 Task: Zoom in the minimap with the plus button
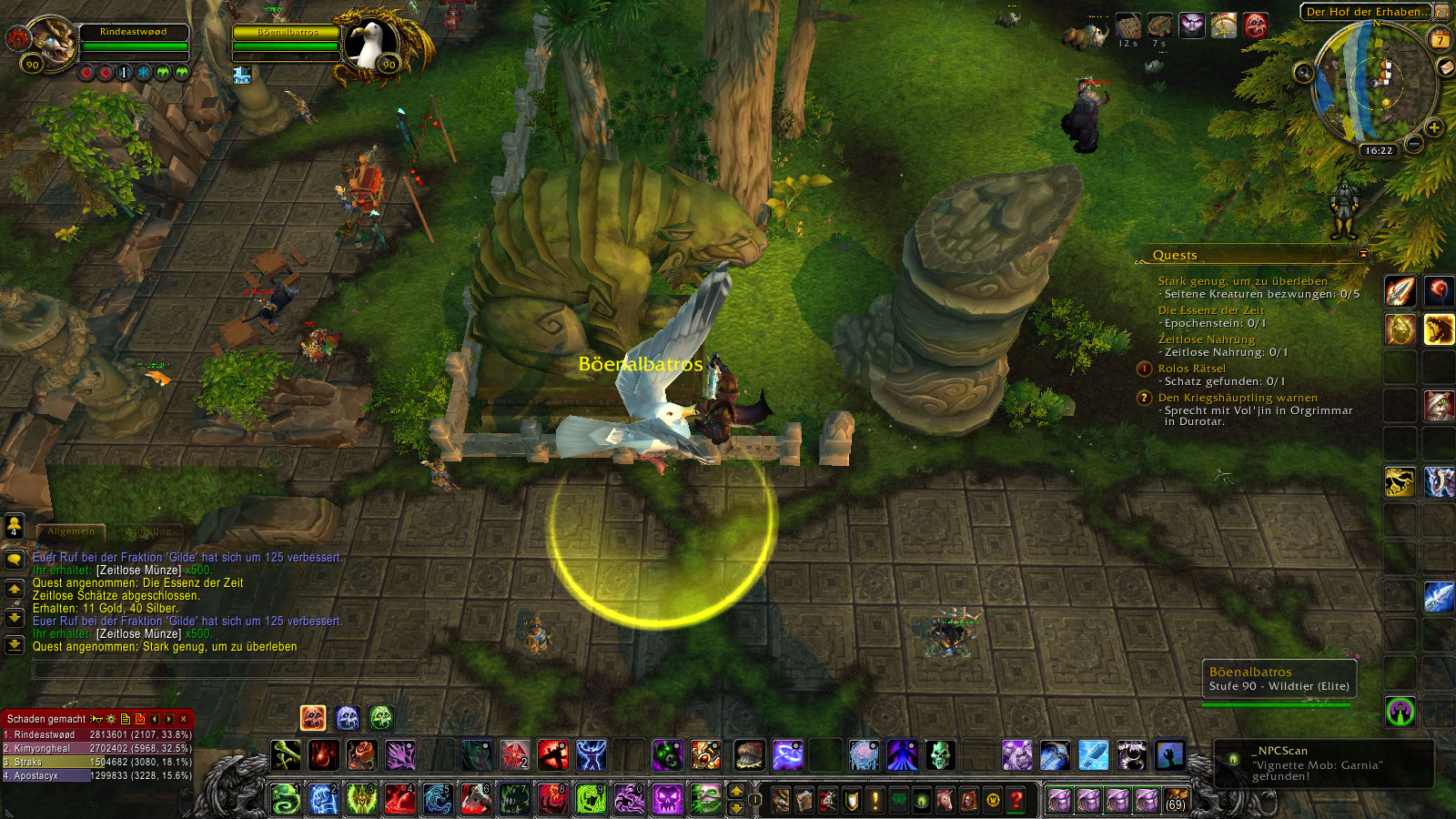(1434, 127)
